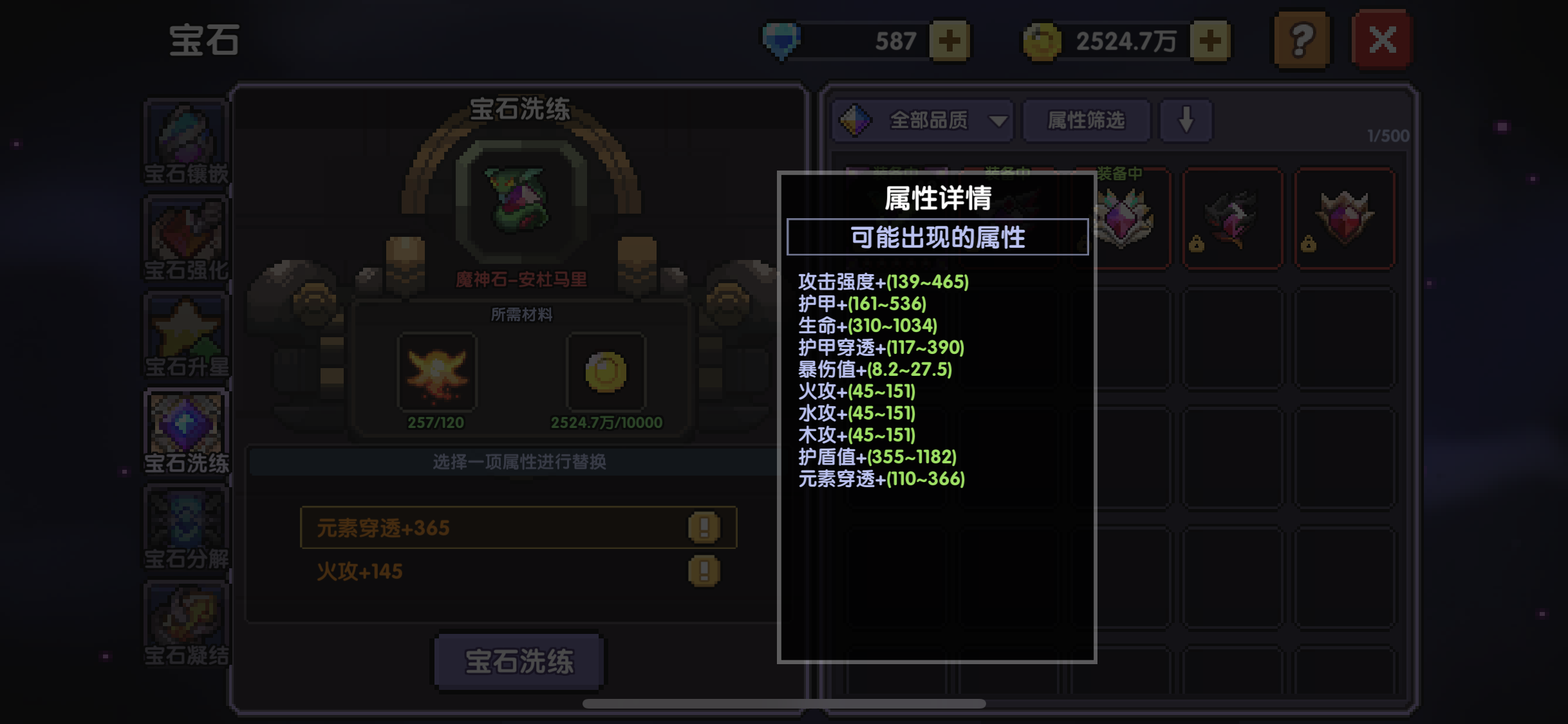Expand the 属性筛选 attribute filter
The height and width of the screenshot is (724, 1568).
coord(1087,120)
